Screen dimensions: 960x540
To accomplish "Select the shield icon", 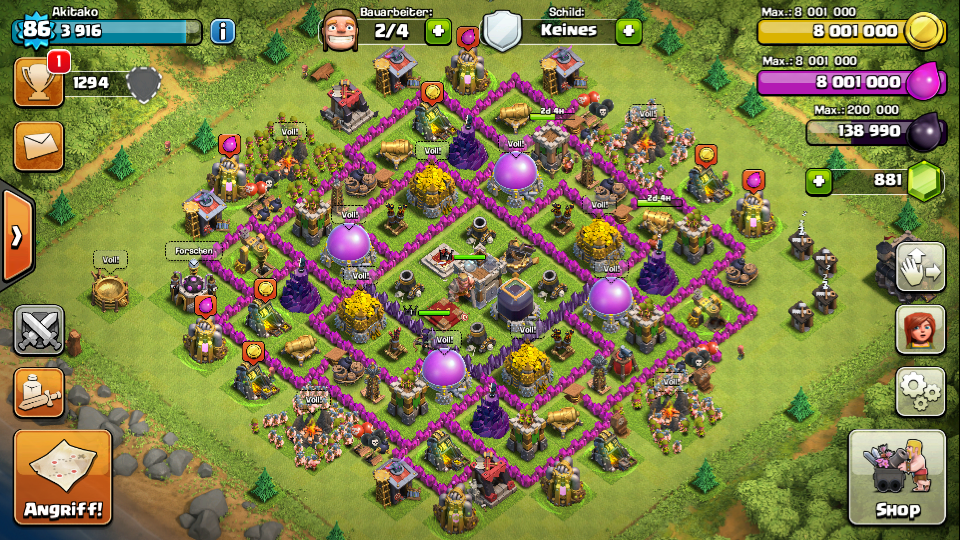I will tap(501, 30).
